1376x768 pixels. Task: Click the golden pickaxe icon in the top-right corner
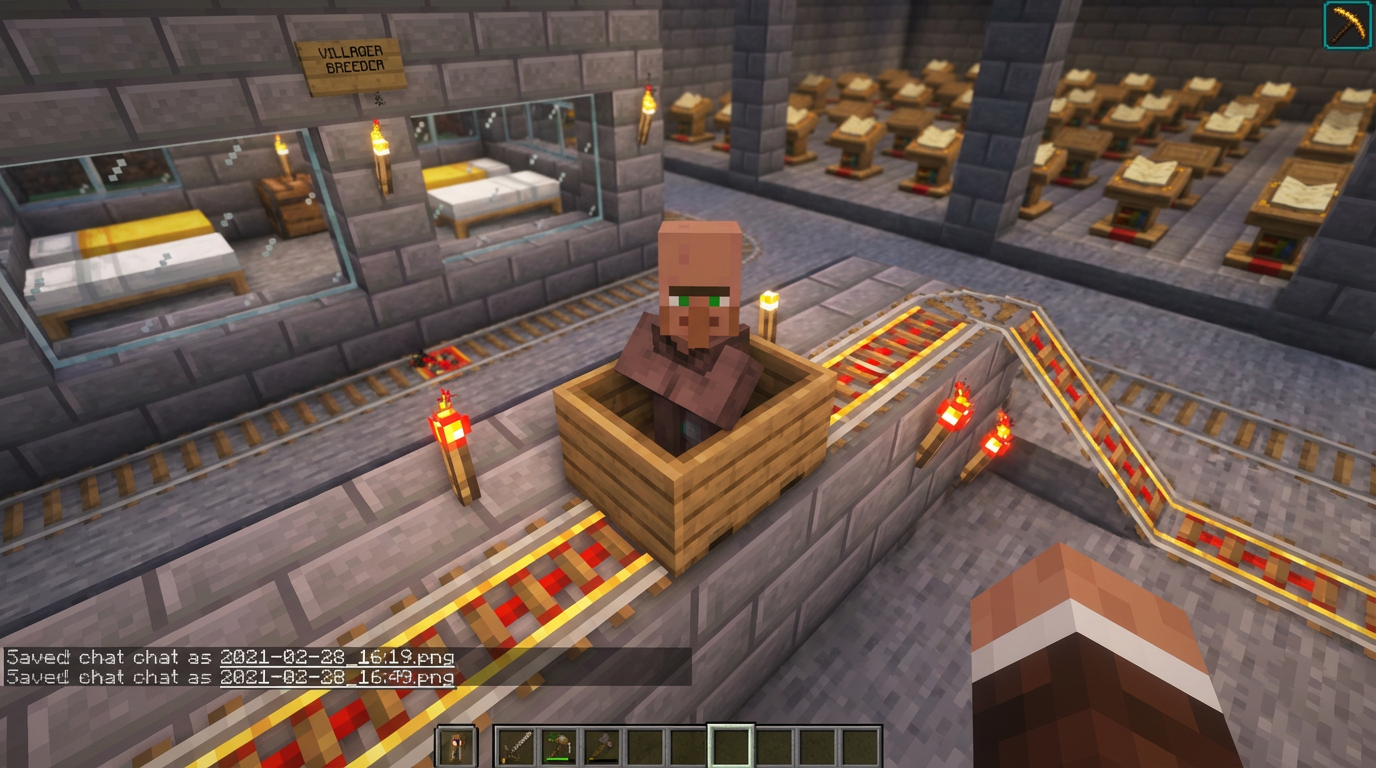[1348, 26]
